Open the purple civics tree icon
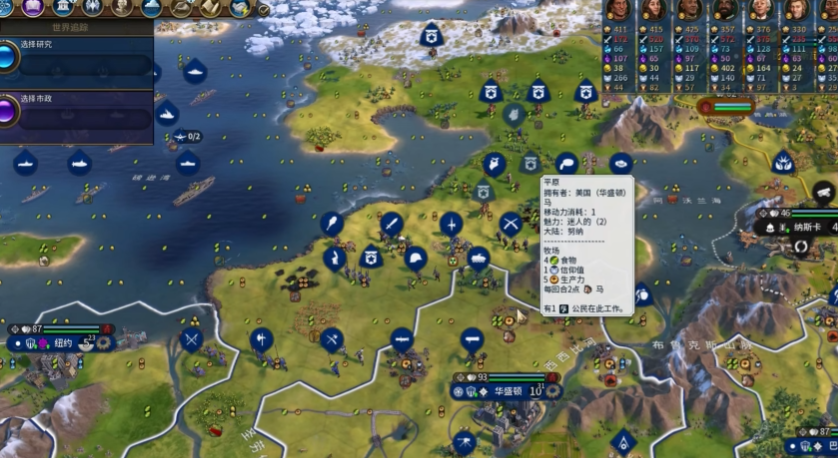Screen dimensions: 838x458 point(32,8)
